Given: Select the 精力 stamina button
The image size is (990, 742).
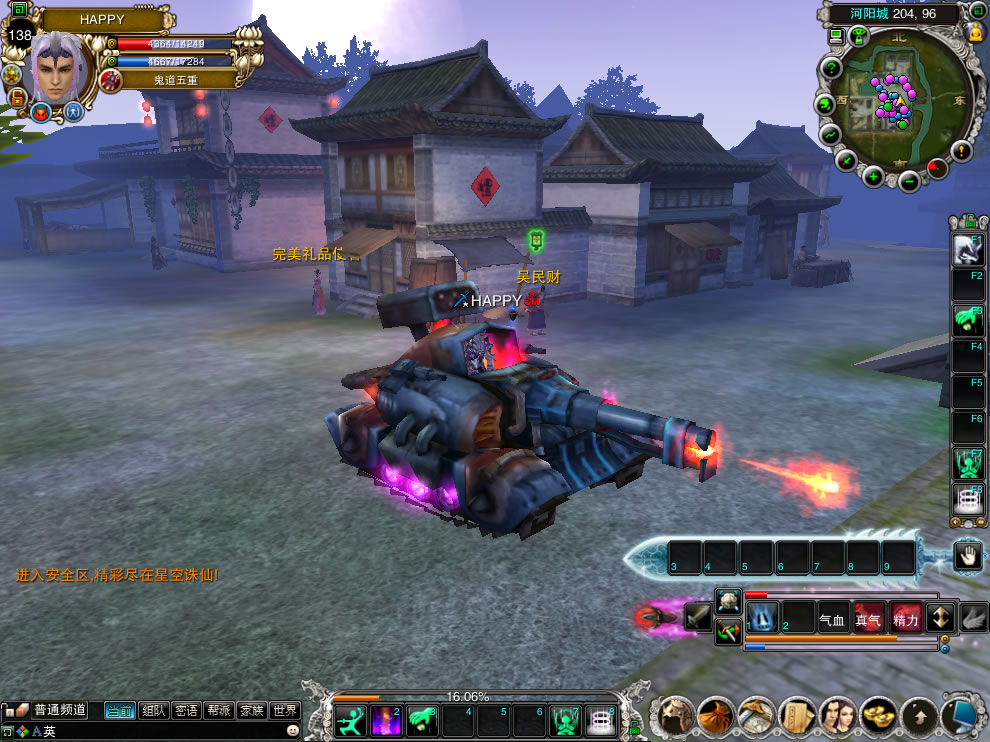Looking at the screenshot, I should coord(906,618).
